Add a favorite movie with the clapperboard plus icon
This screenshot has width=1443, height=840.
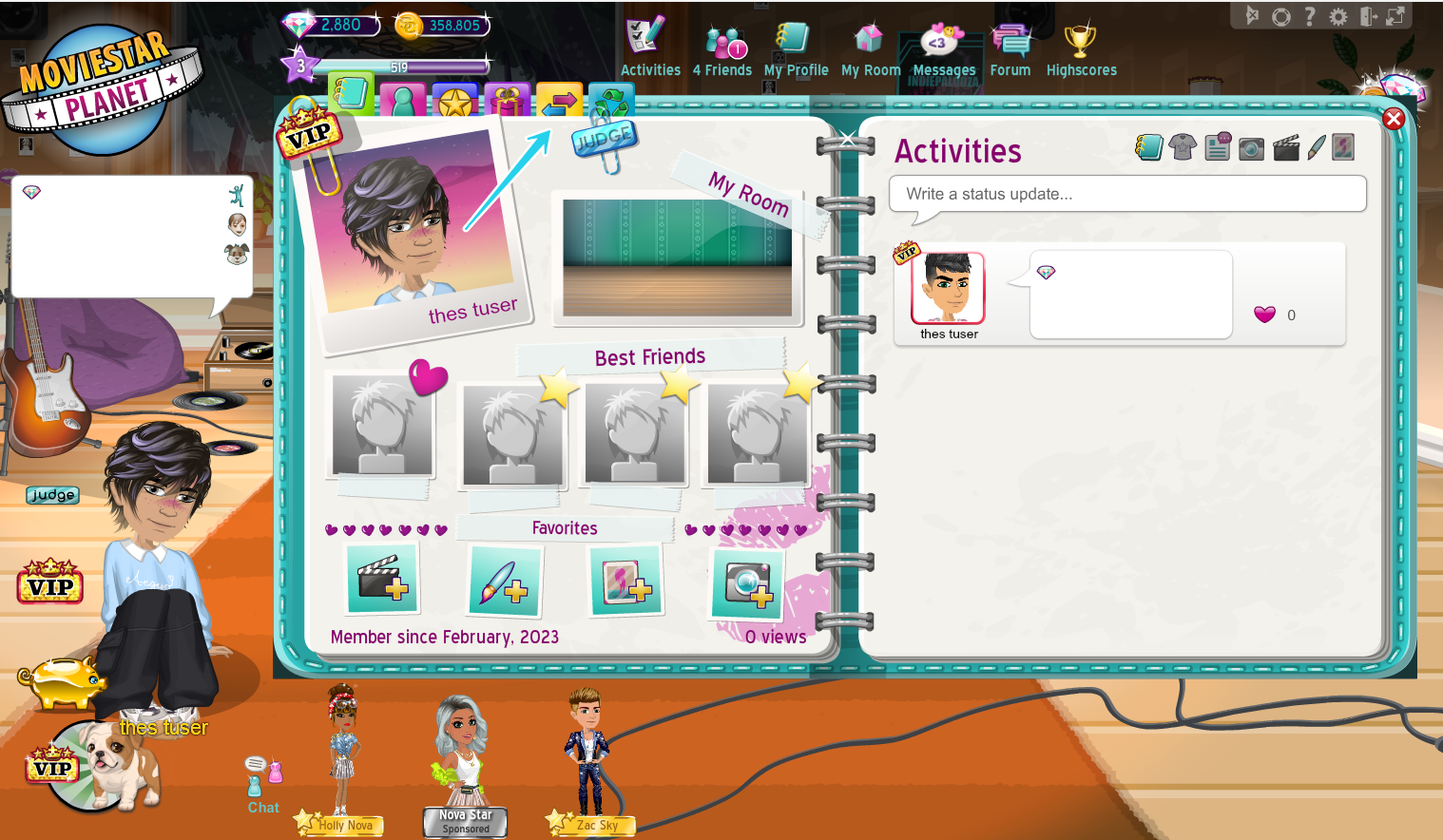[x=383, y=580]
